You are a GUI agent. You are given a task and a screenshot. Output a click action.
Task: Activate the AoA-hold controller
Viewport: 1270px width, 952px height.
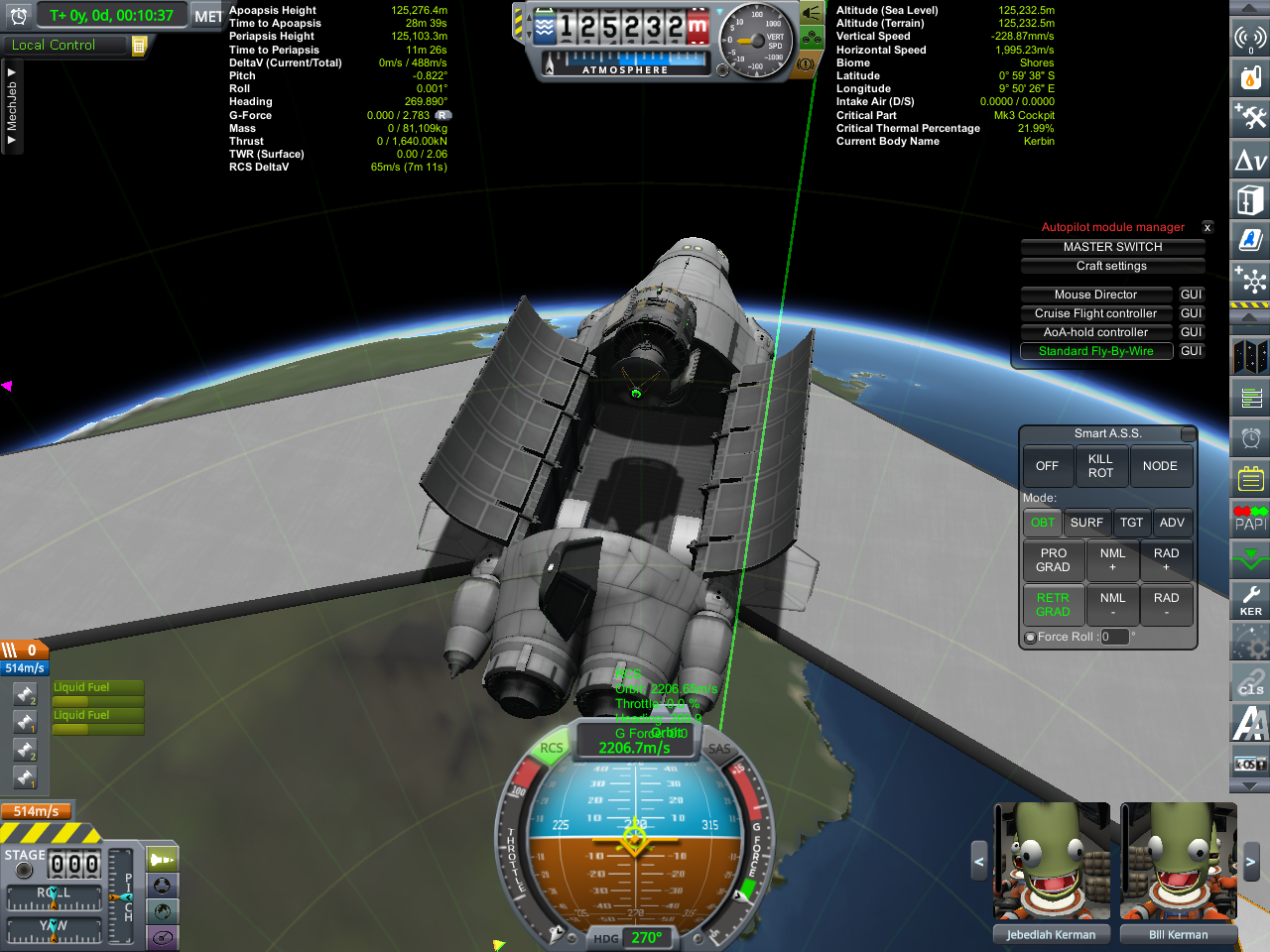(x=1095, y=332)
